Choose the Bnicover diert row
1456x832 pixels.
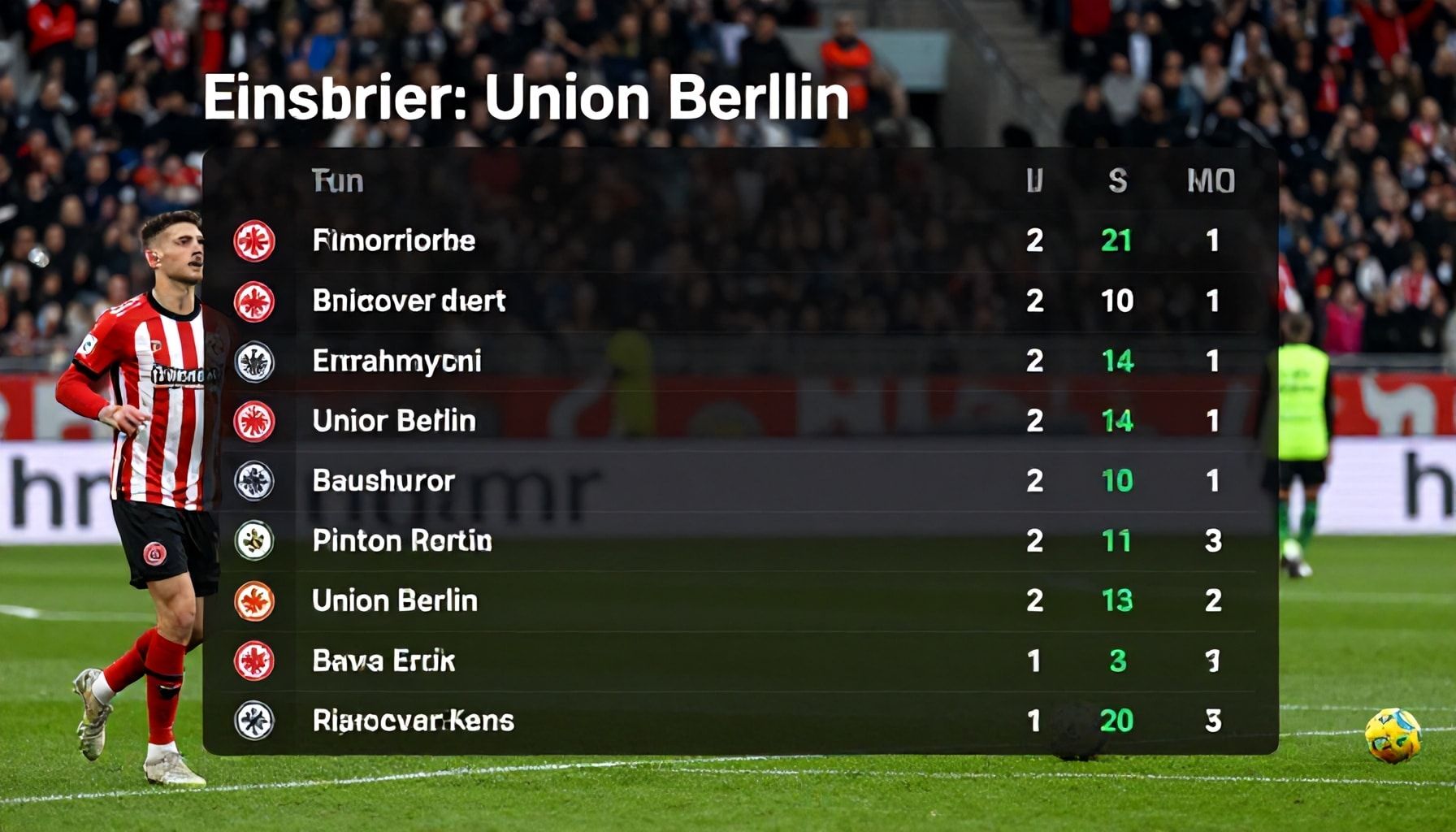point(409,301)
